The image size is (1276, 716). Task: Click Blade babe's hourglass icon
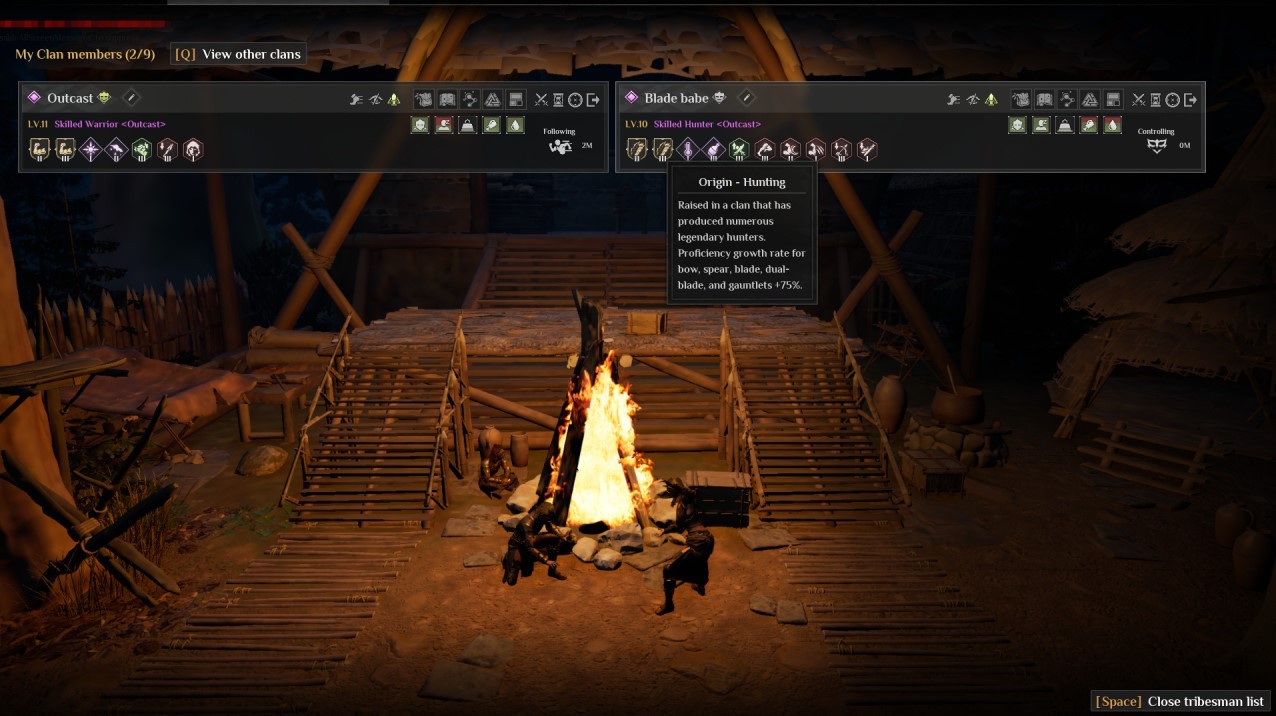(1155, 99)
